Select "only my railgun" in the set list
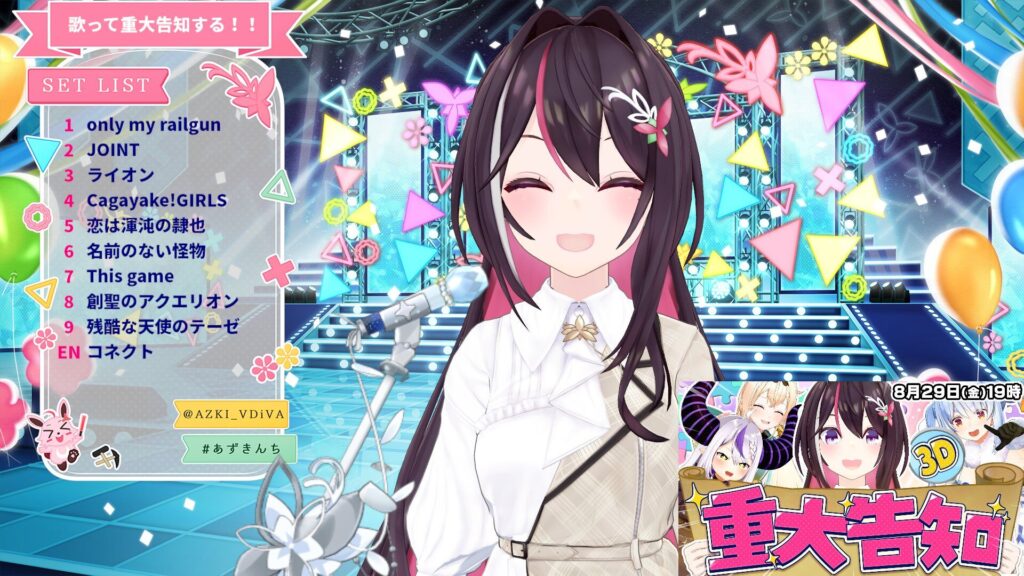 click(153, 126)
